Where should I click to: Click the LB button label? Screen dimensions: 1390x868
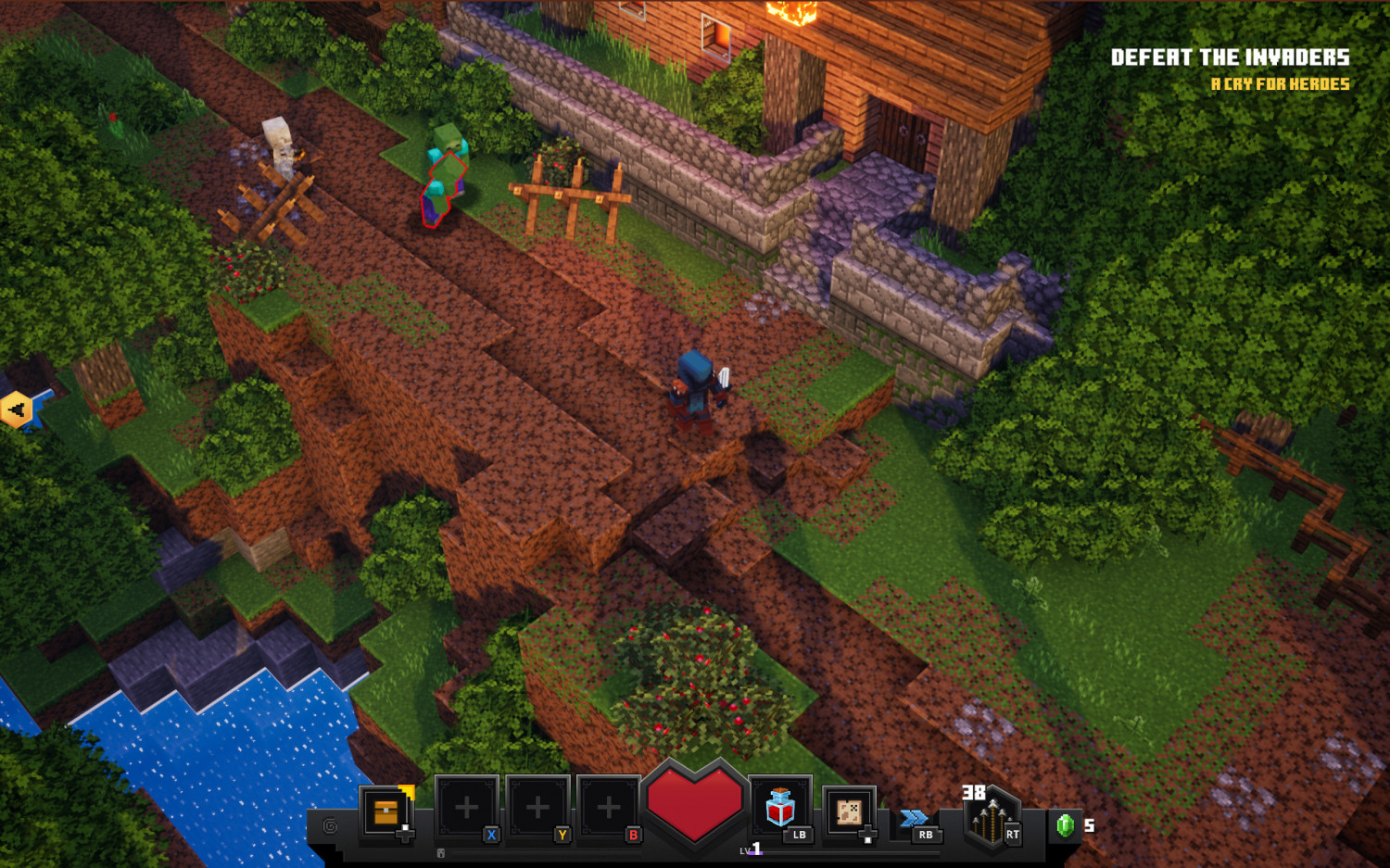pyautogui.click(x=799, y=835)
